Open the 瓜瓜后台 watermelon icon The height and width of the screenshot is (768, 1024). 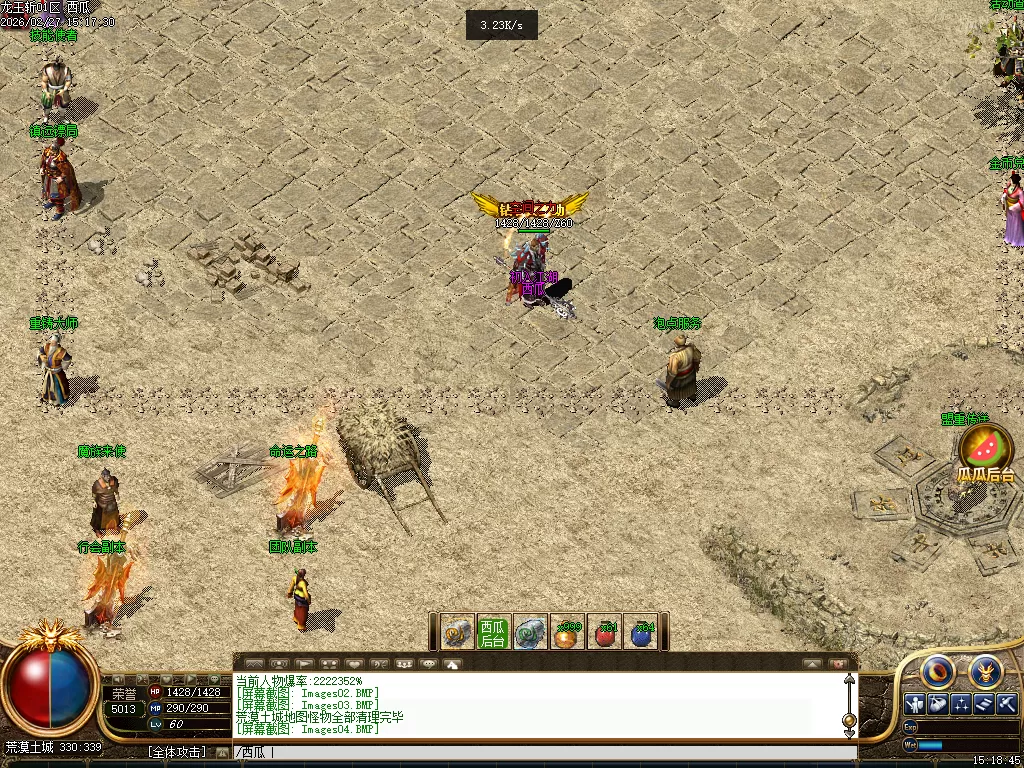(985, 448)
